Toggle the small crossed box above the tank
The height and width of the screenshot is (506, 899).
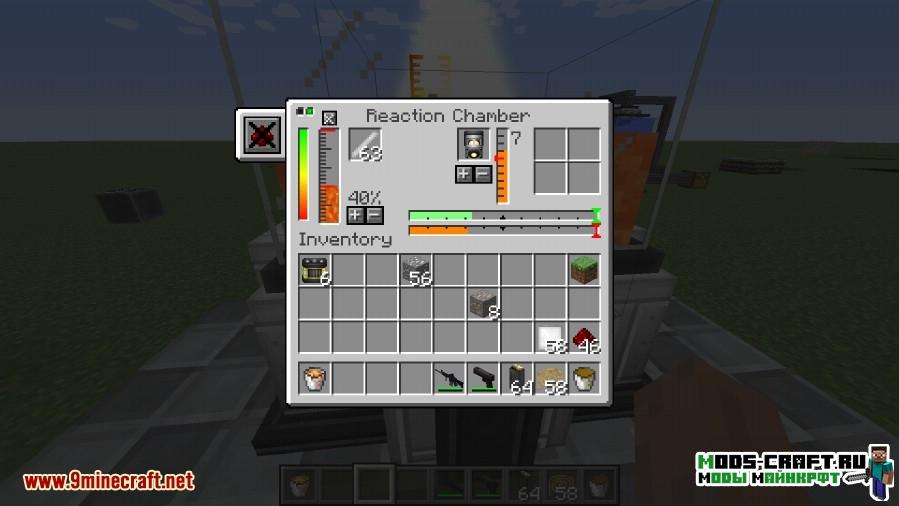pos(329,118)
